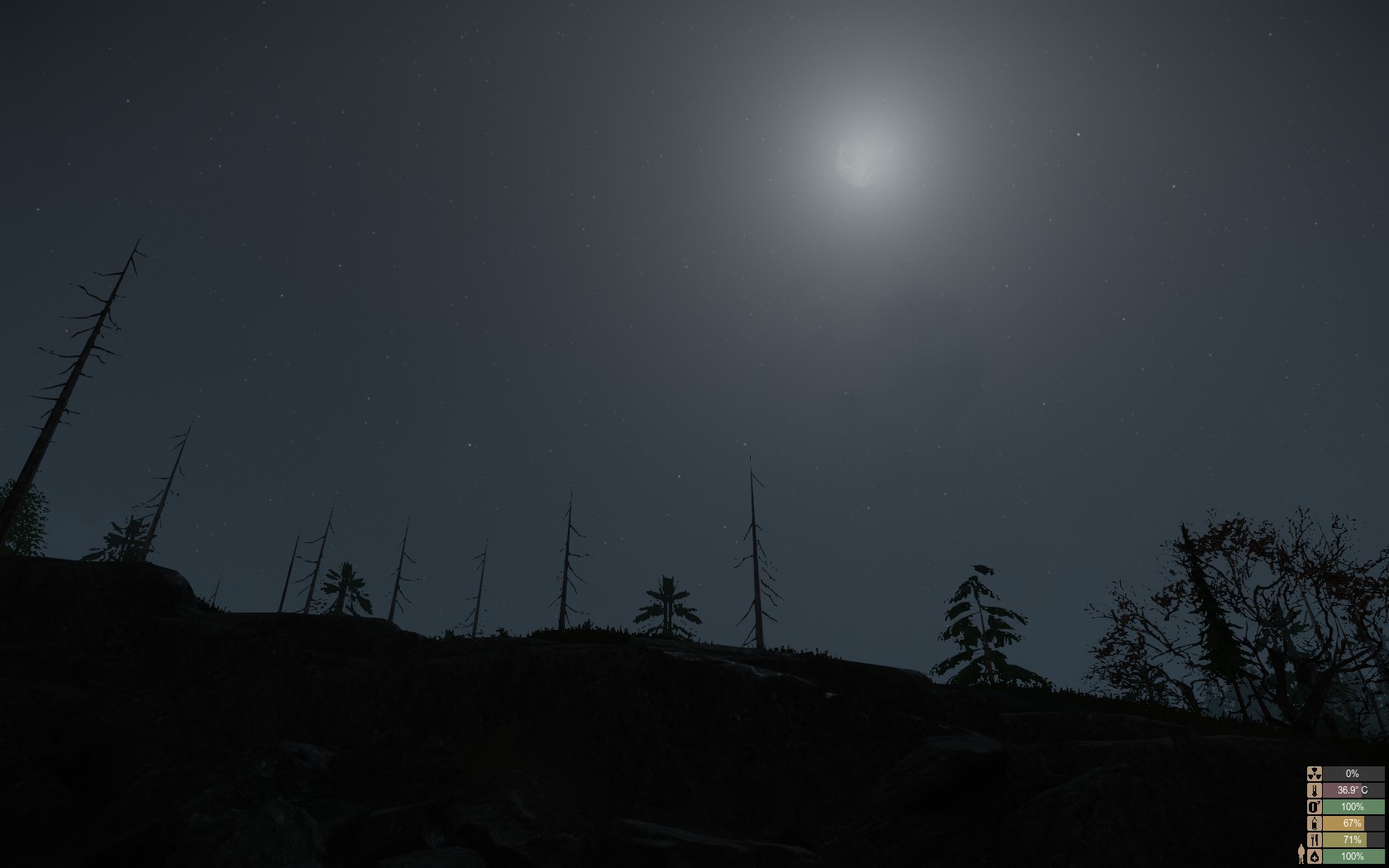This screenshot has height=868, width=1389.
Task: Click the green 100% bar below temperature
Action: (1351, 807)
